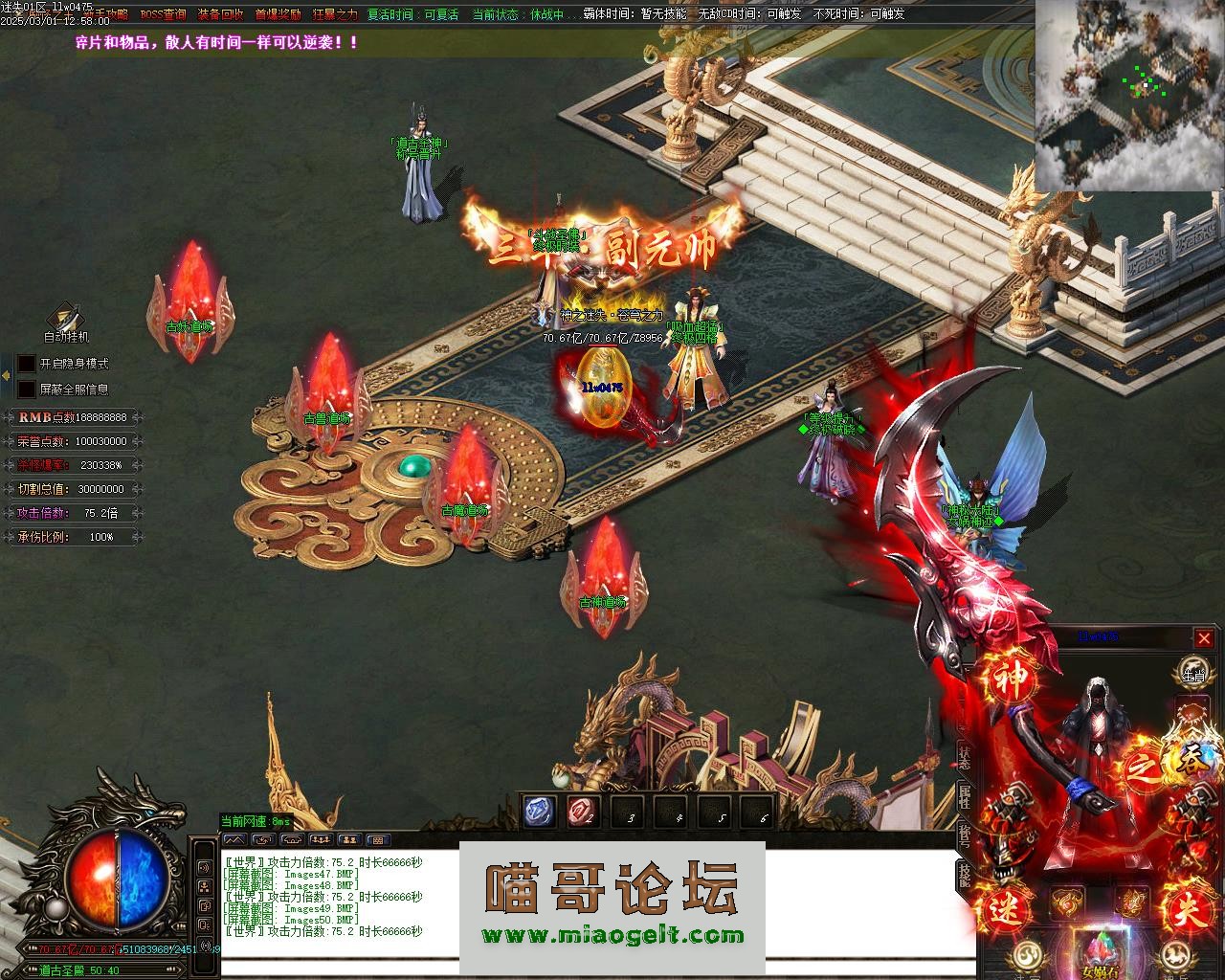Close the character equipment panel
This screenshot has width=1225, height=980.
pyautogui.click(x=1204, y=638)
